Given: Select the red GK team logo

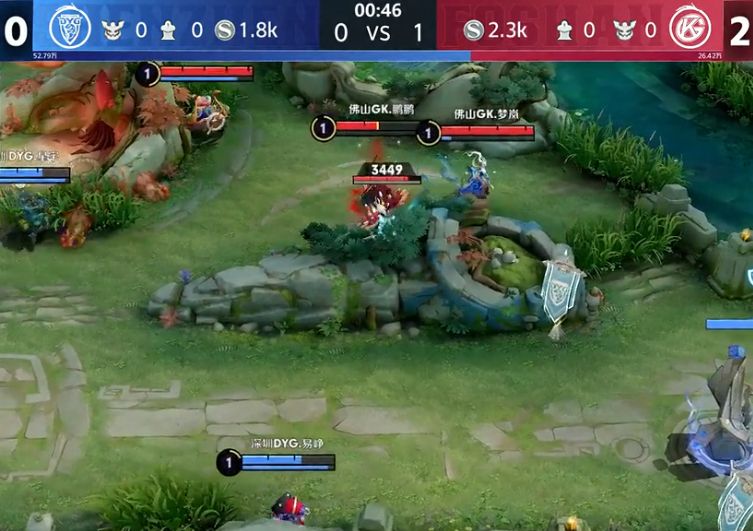Looking at the screenshot, I should tap(689, 27).
